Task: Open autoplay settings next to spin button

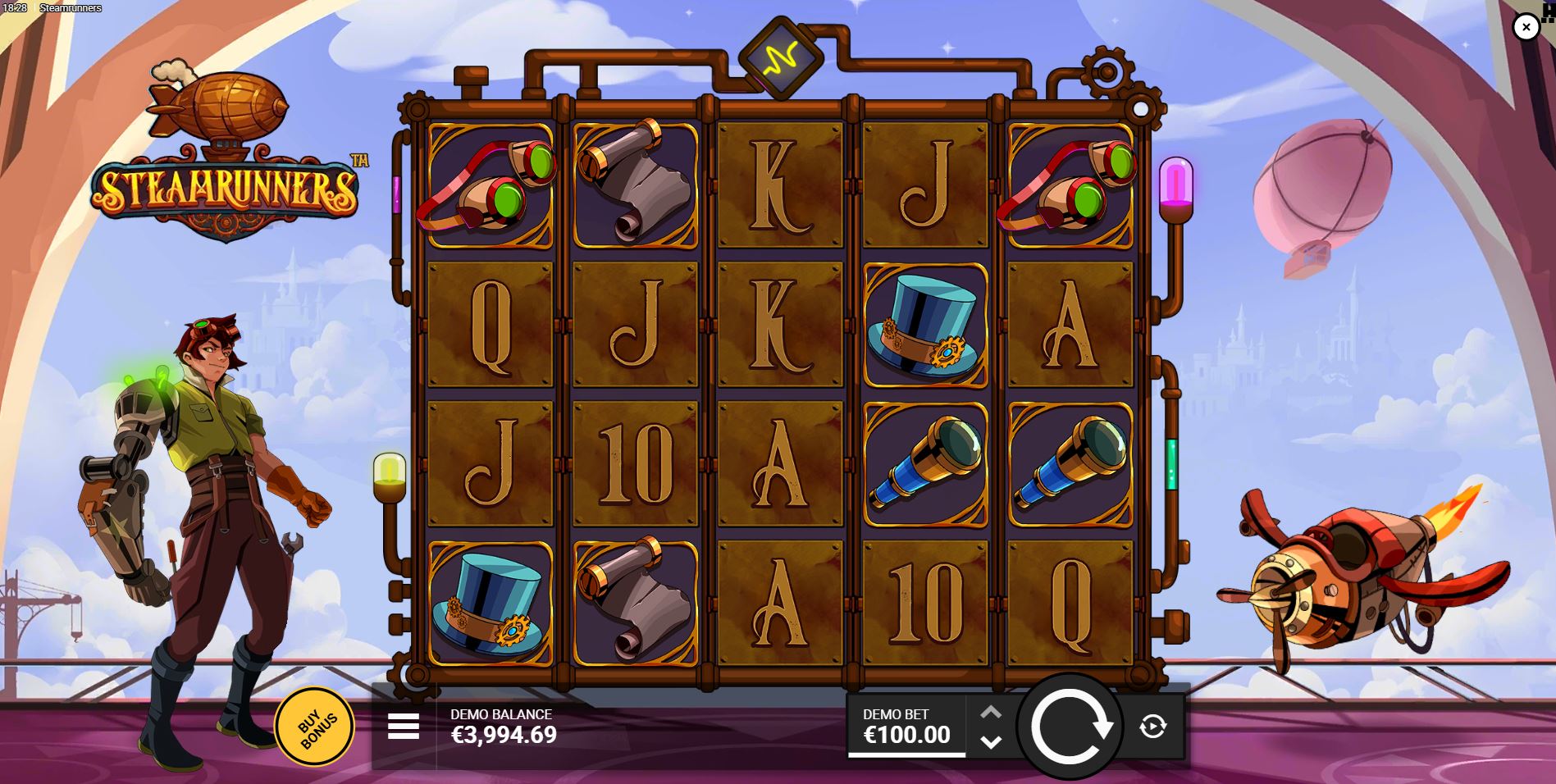Action: pyautogui.click(x=1152, y=727)
